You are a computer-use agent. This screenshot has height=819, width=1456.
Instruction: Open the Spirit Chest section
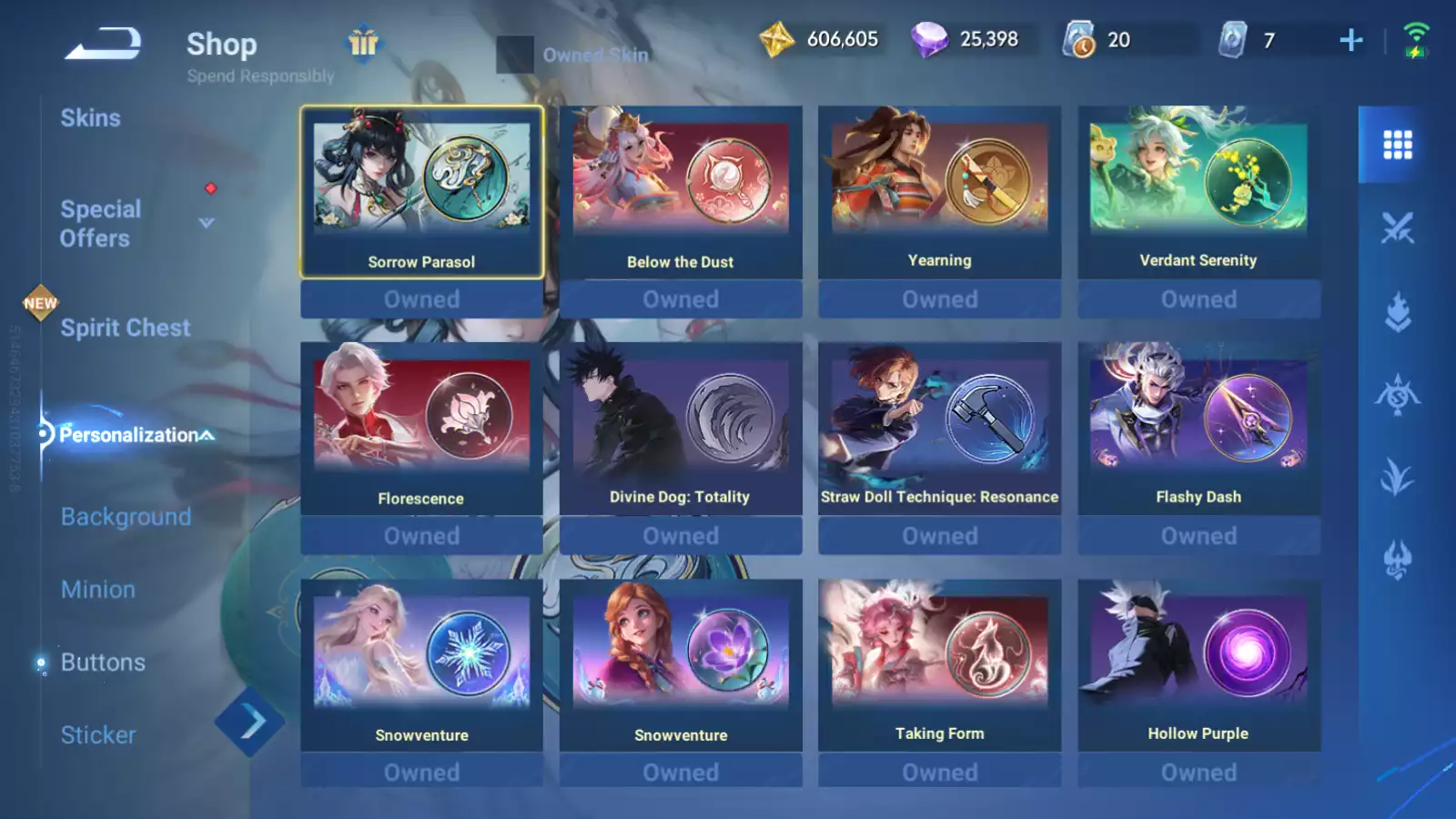coord(125,328)
